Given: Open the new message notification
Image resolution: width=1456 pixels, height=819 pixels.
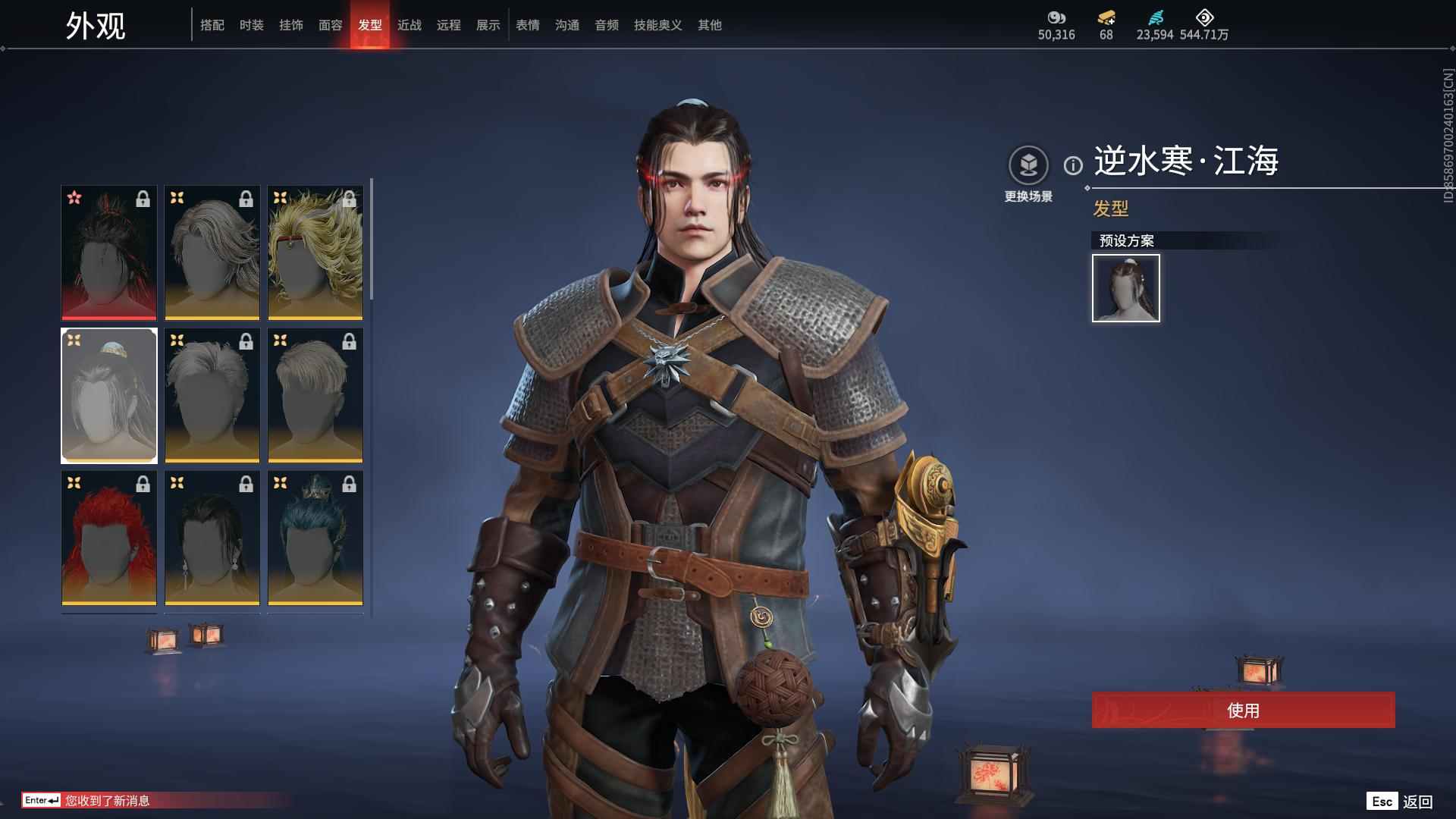Looking at the screenshot, I should pyautogui.click(x=106, y=801).
